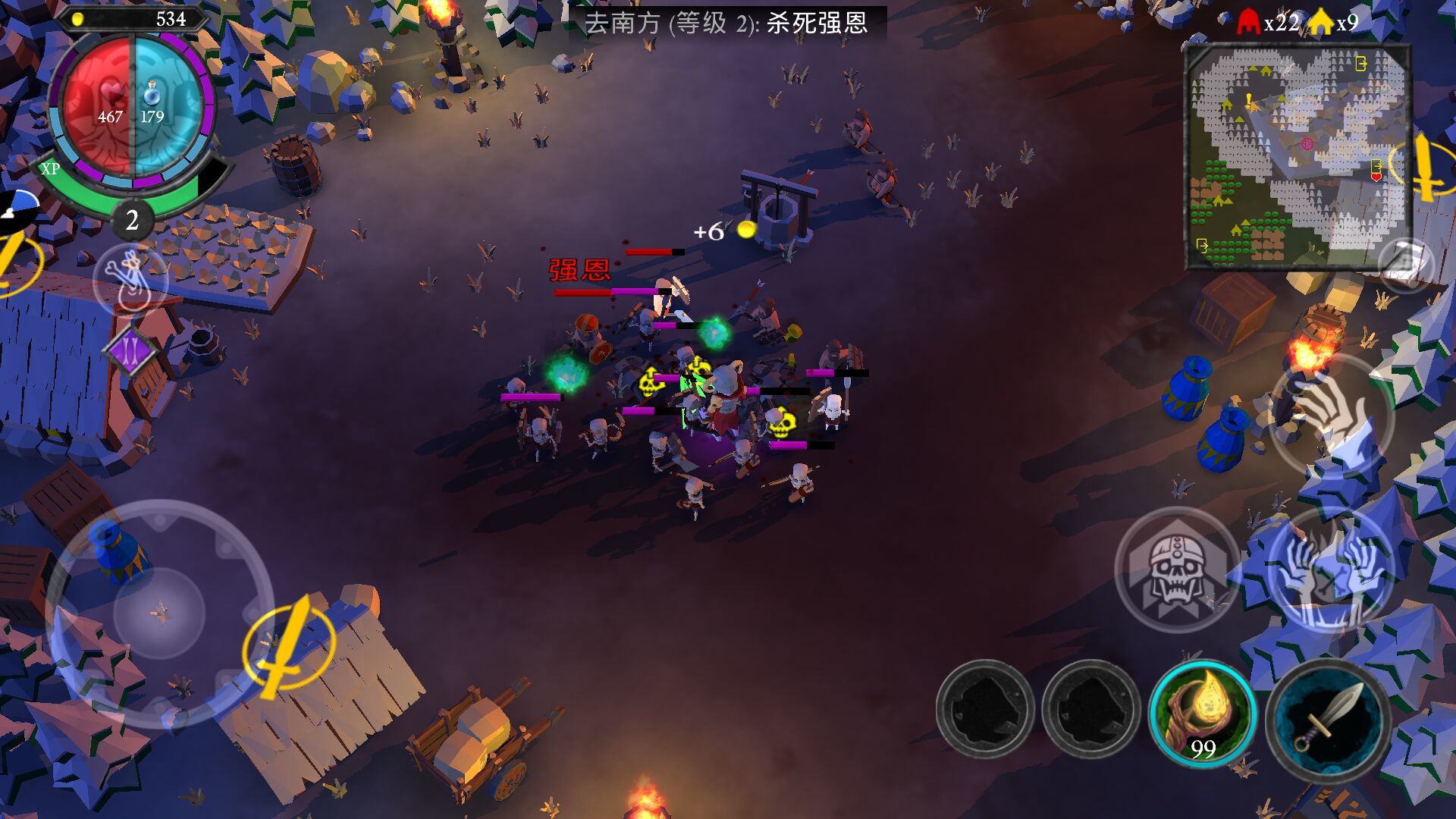
Task: Tap the virtual movement joystick
Action: [x=159, y=611]
